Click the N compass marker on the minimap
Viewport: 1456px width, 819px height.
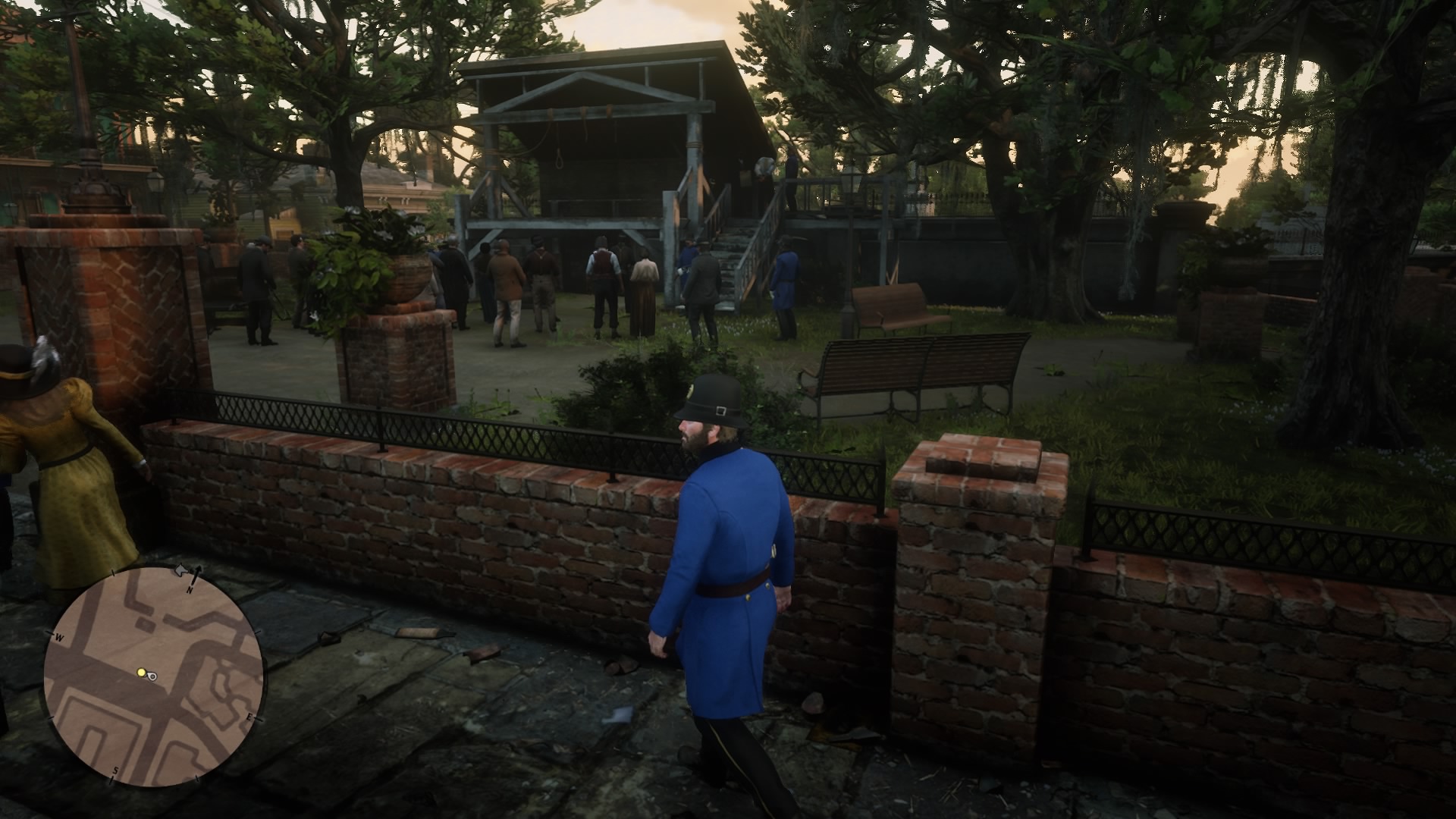tap(190, 590)
